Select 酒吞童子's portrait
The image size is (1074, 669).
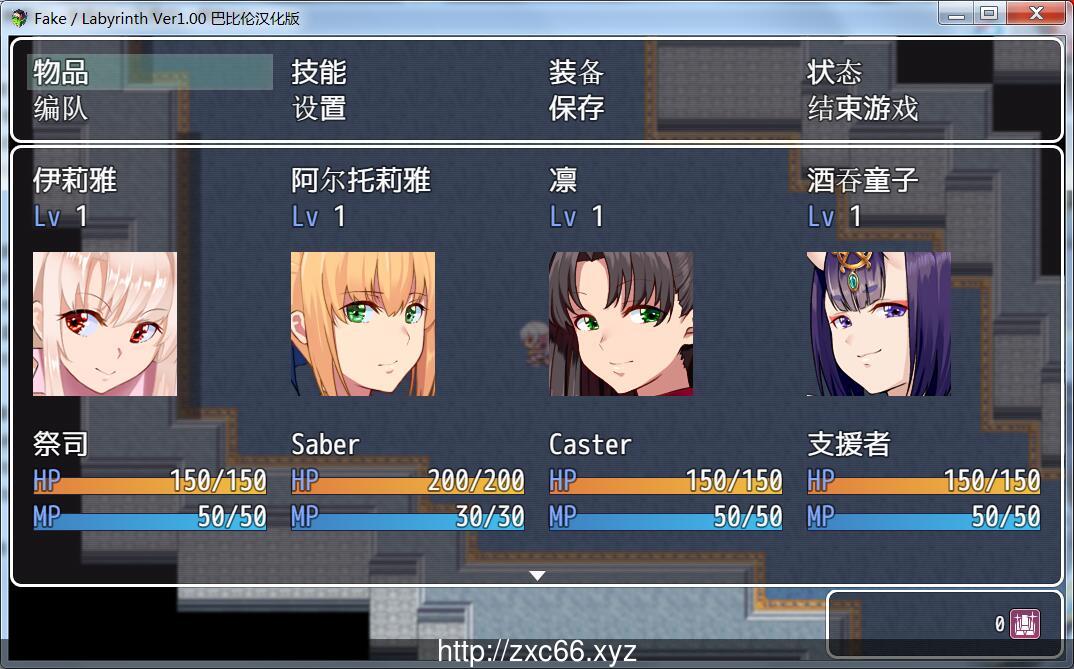pyautogui.click(x=879, y=323)
